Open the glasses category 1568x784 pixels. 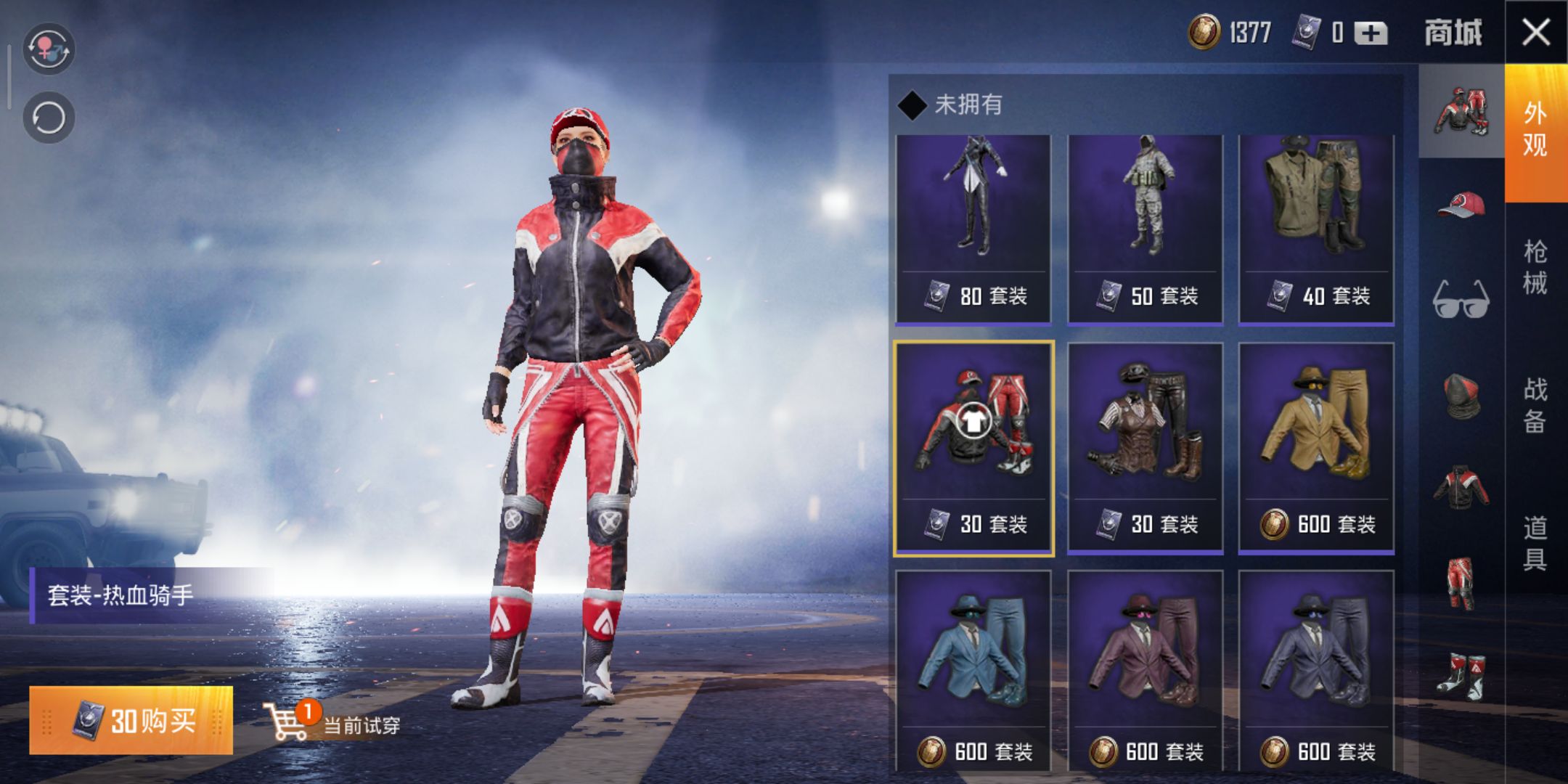[1461, 298]
